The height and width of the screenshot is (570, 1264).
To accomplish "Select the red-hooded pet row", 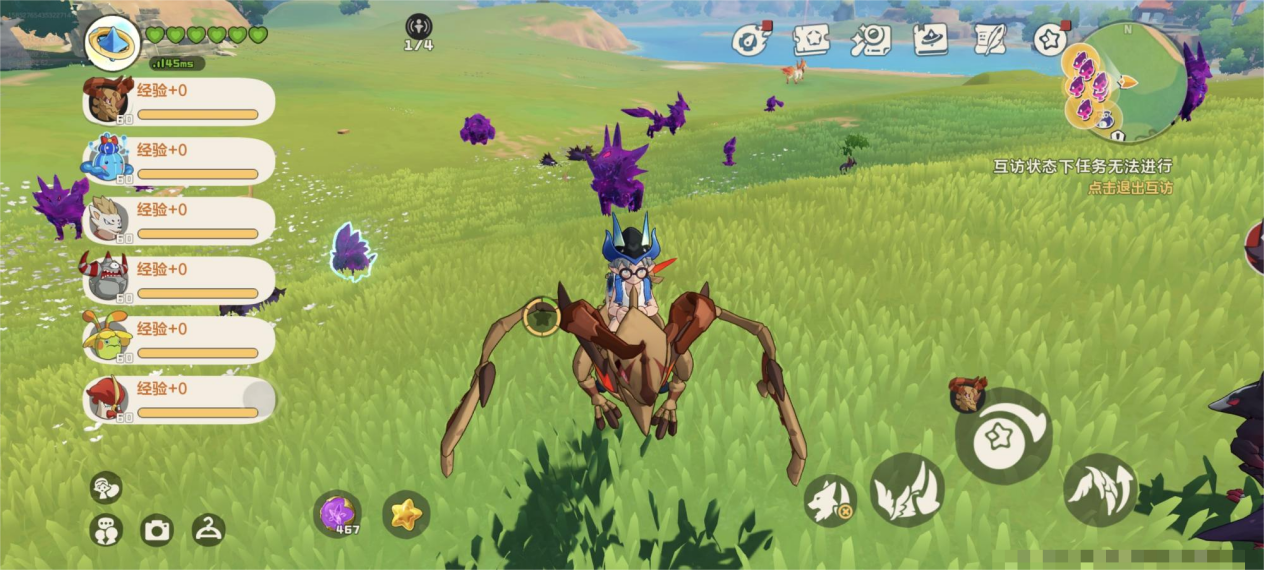I will (179, 400).
